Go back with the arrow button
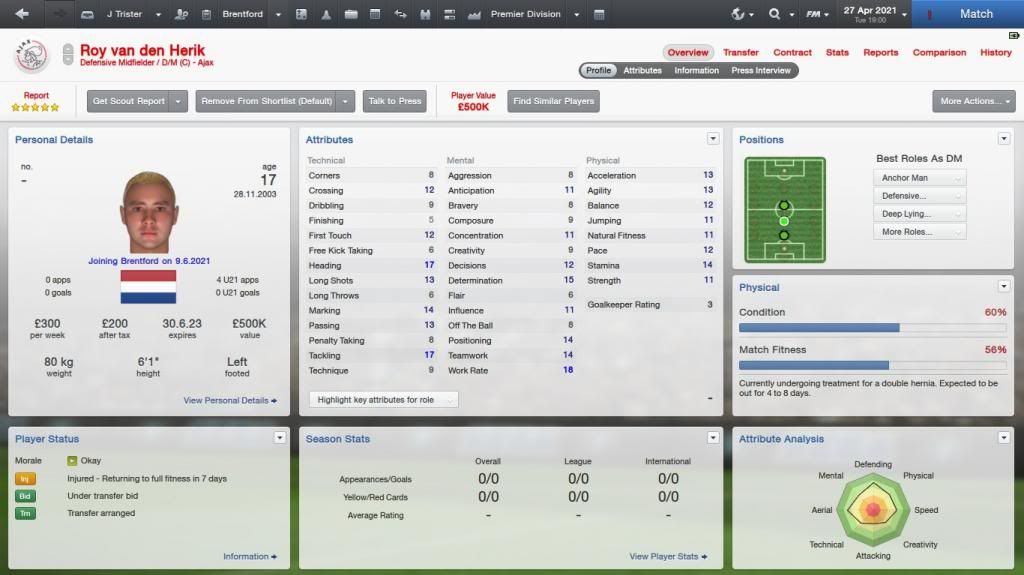 tap(22, 14)
